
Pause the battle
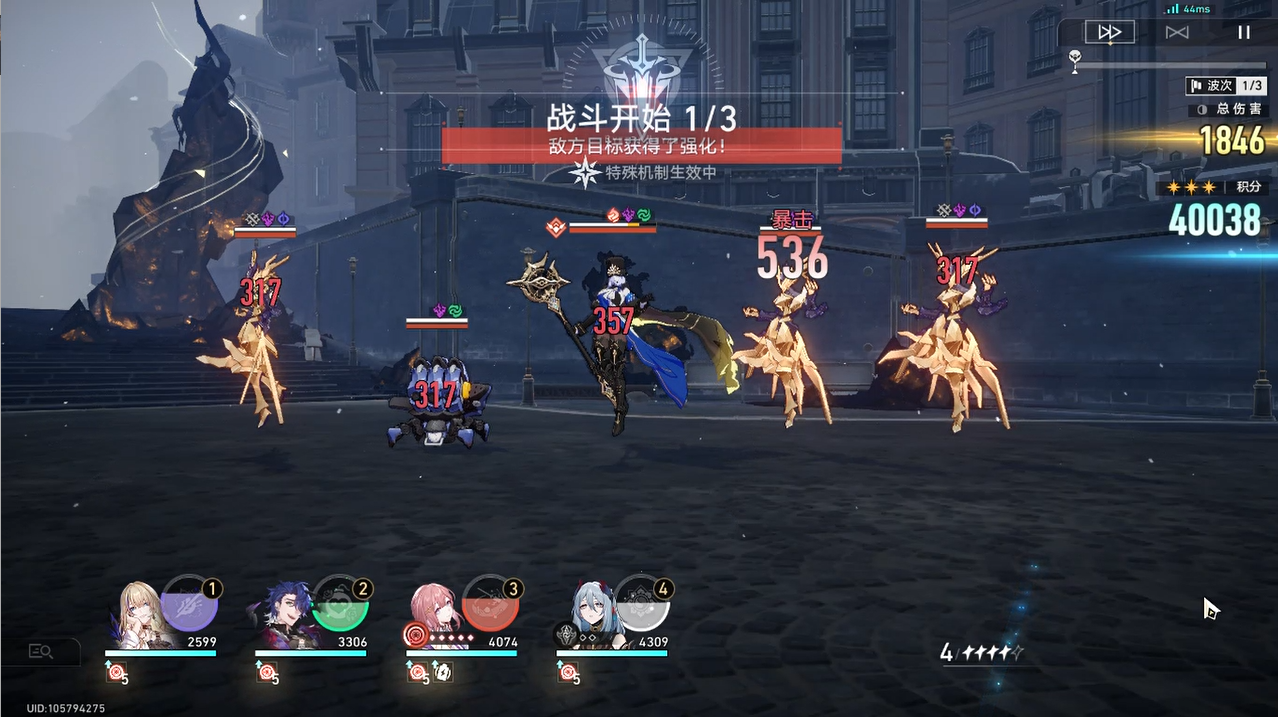pos(1244,32)
